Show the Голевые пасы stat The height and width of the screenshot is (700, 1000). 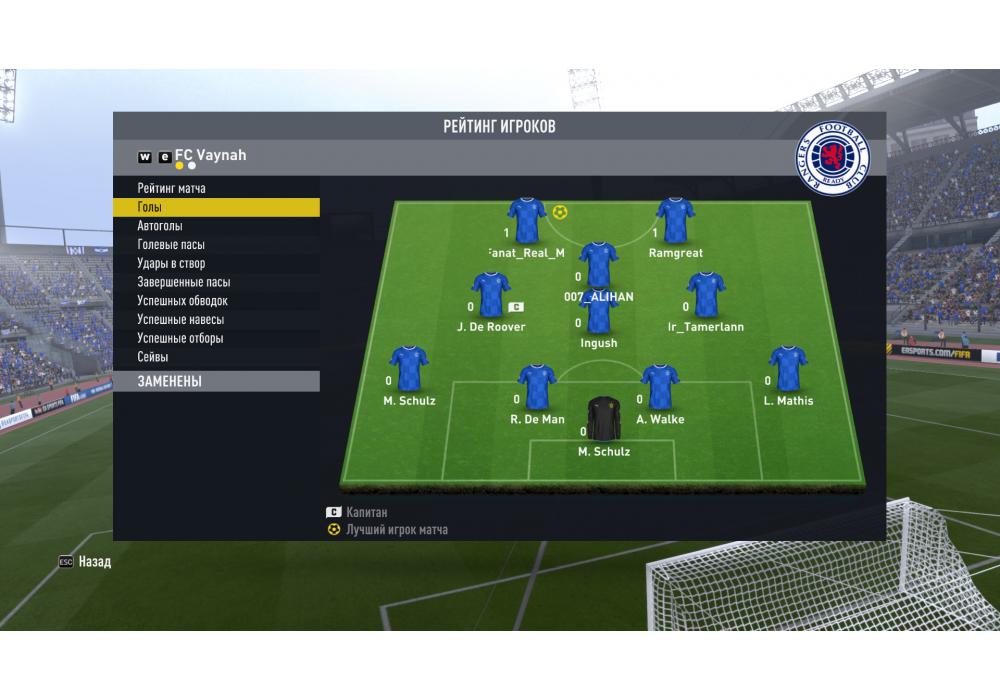pos(171,245)
